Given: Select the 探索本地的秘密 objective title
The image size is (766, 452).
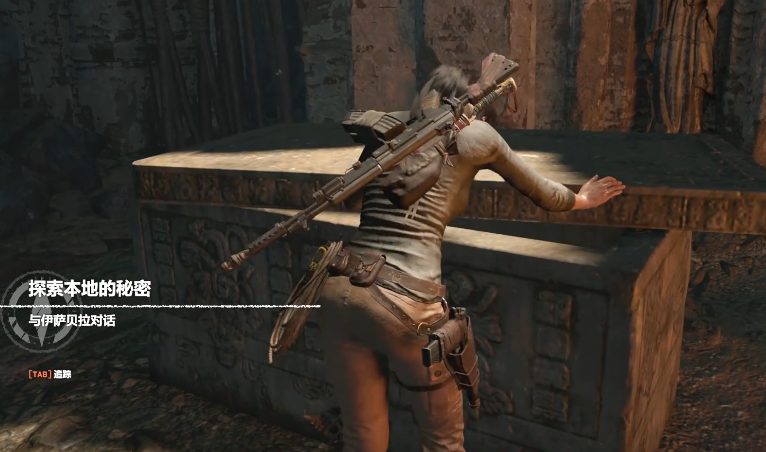Looking at the screenshot, I should coord(89,288).
